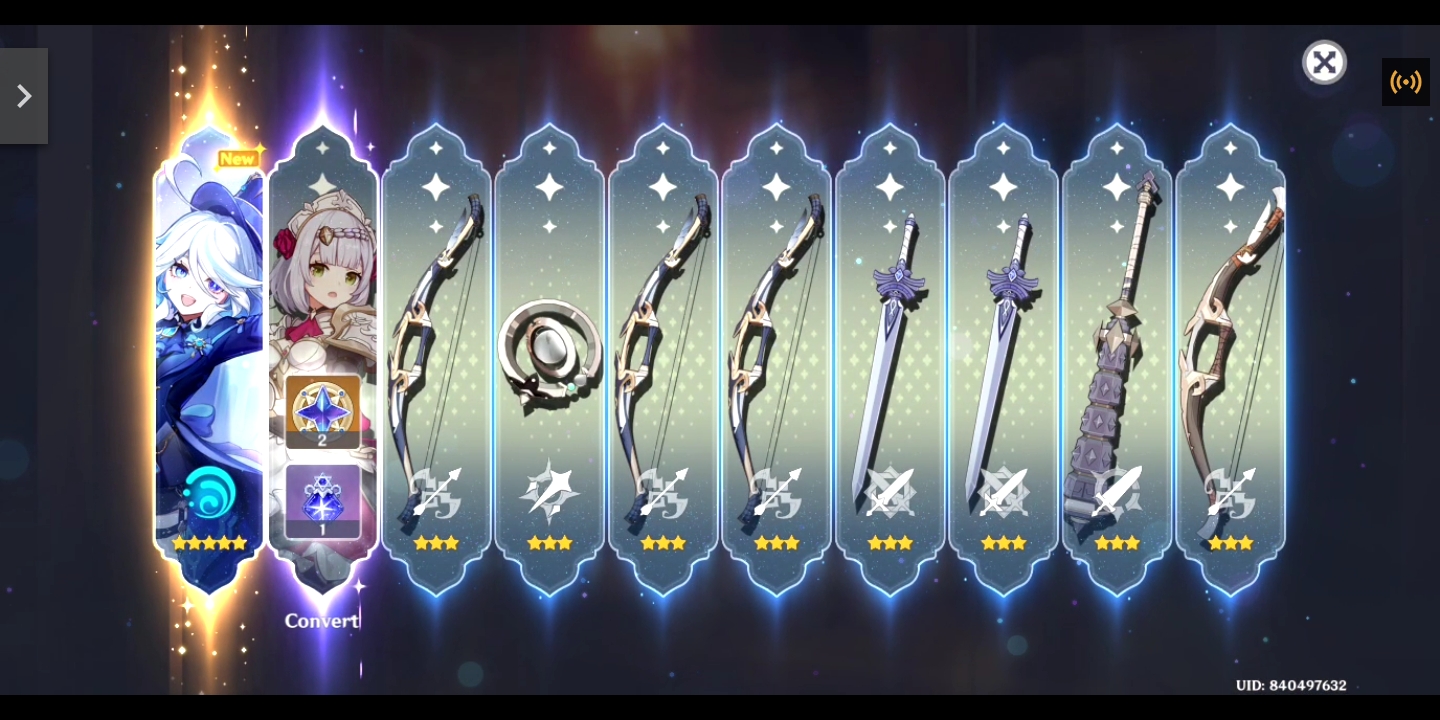Click the five-star rating under Furina
The image size is (1440, 720).
[209, 543]
